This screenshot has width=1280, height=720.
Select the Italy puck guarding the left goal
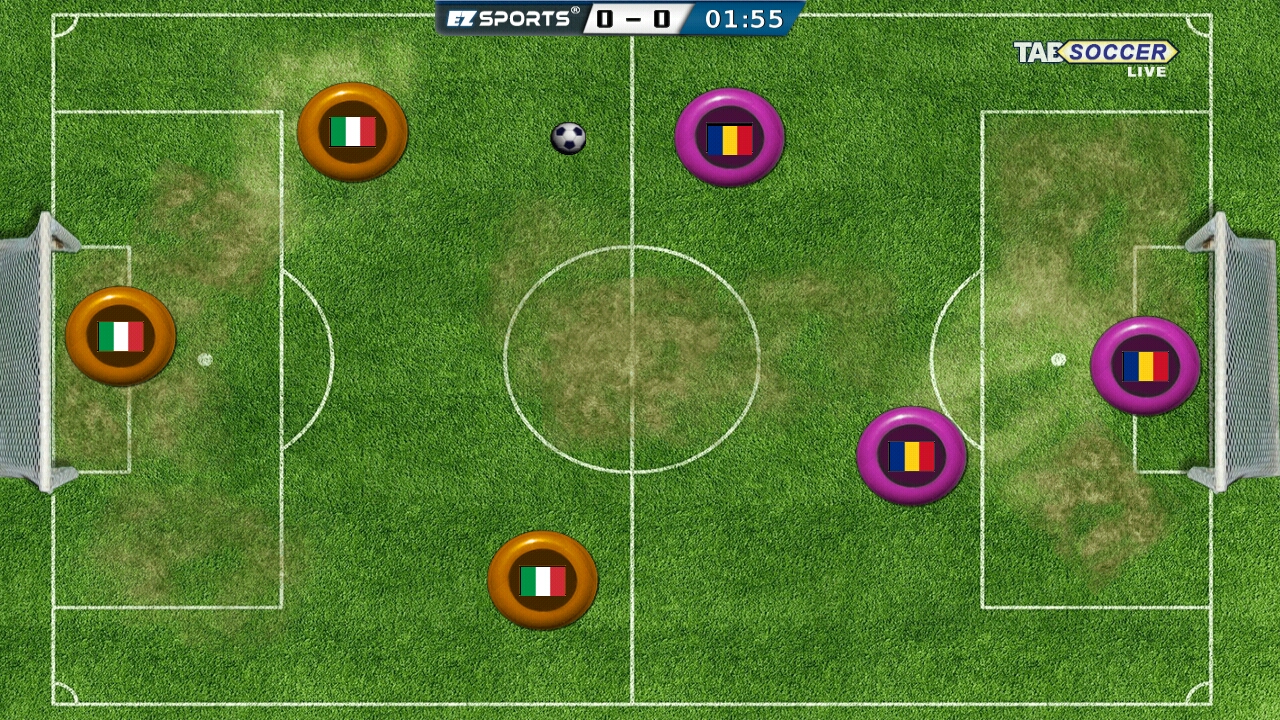click(x=119, y=335)
